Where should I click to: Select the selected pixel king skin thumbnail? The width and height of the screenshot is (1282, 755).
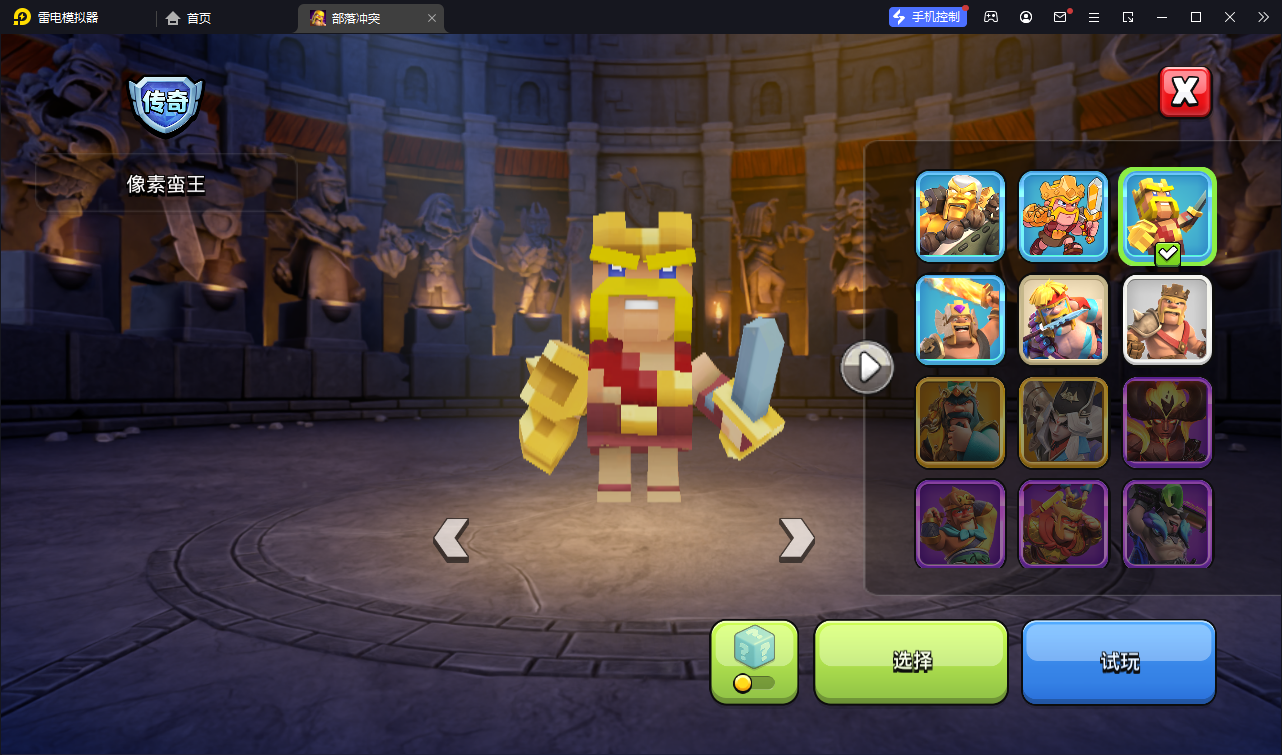pyautogui.click(x=1167, y=216)
